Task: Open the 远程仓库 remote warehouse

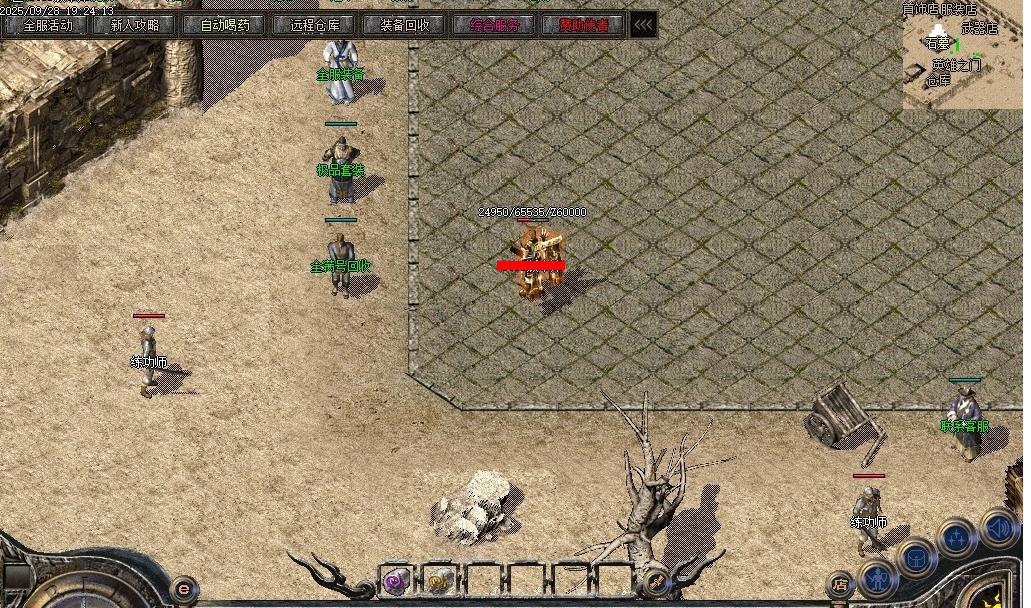Action: click(315, 25)
